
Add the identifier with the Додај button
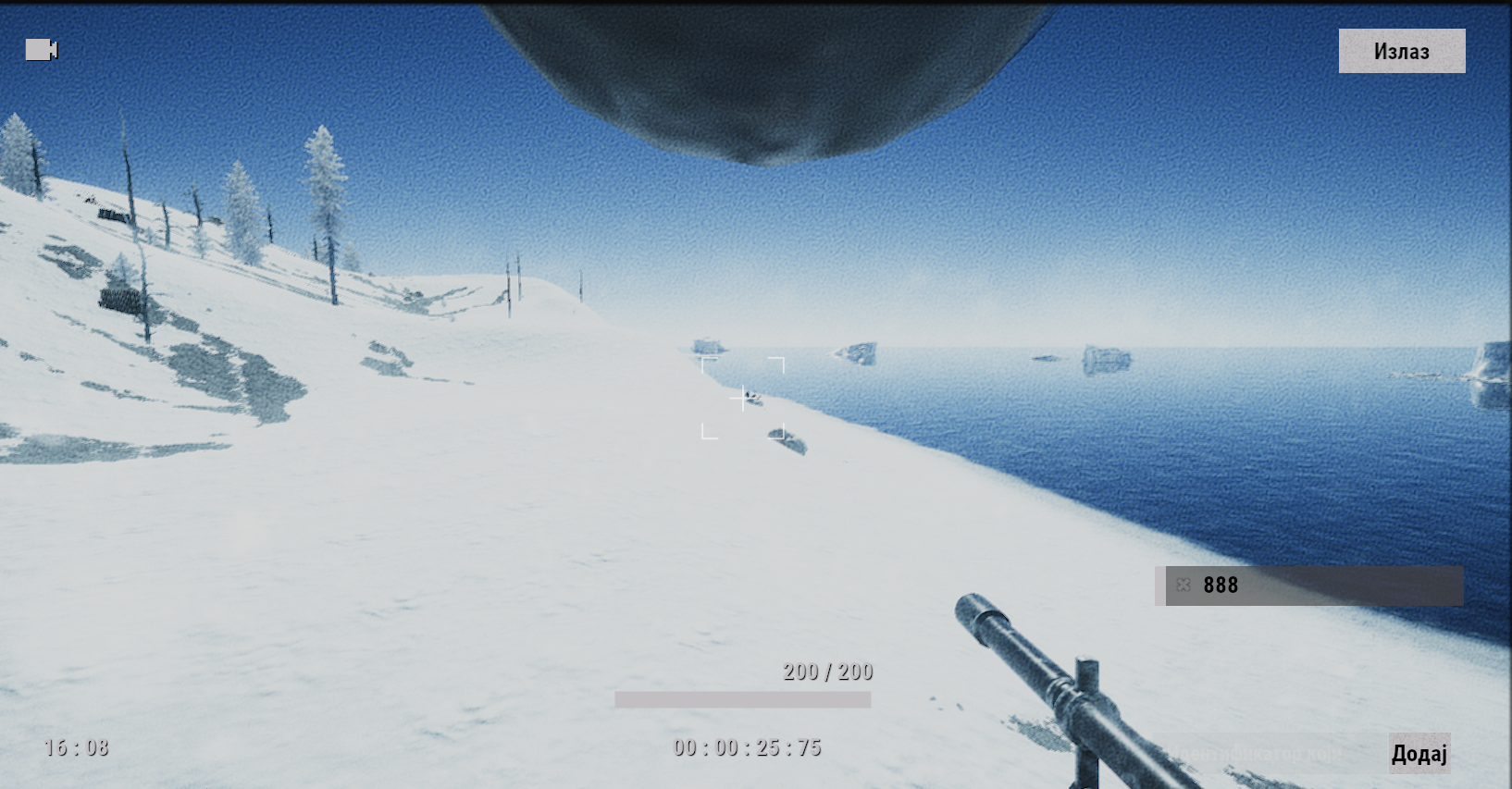(x=1419, y=754)
